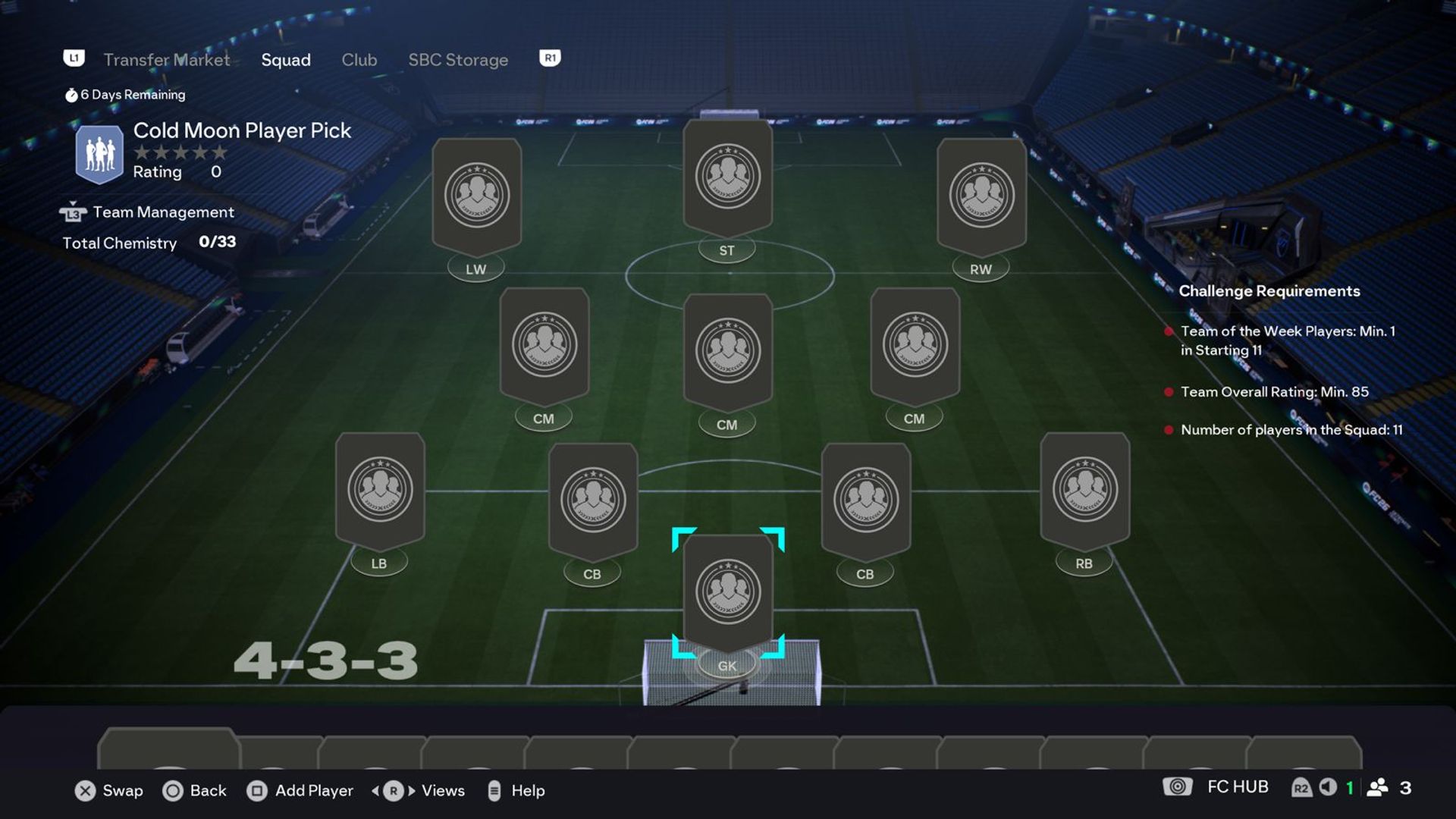Go Back from the squad screen
The image size is (1456, 819).
(195, 790)
